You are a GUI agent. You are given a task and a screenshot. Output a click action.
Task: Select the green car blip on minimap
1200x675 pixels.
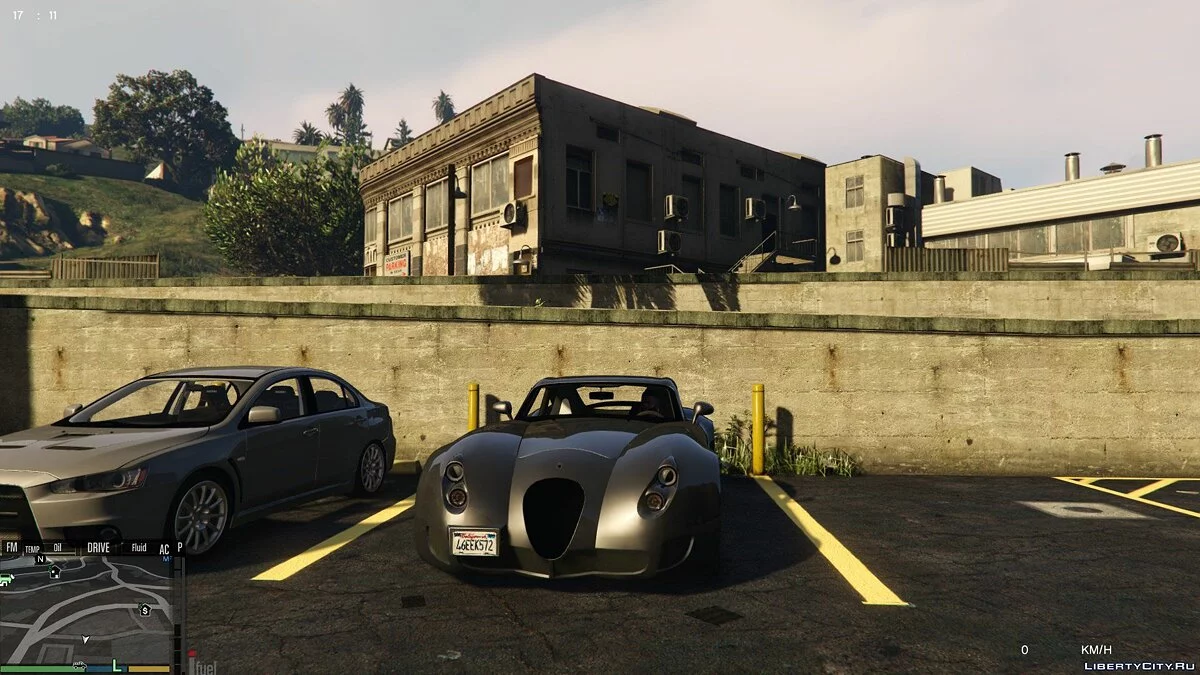pyautogui.click(x=6, y=579)
